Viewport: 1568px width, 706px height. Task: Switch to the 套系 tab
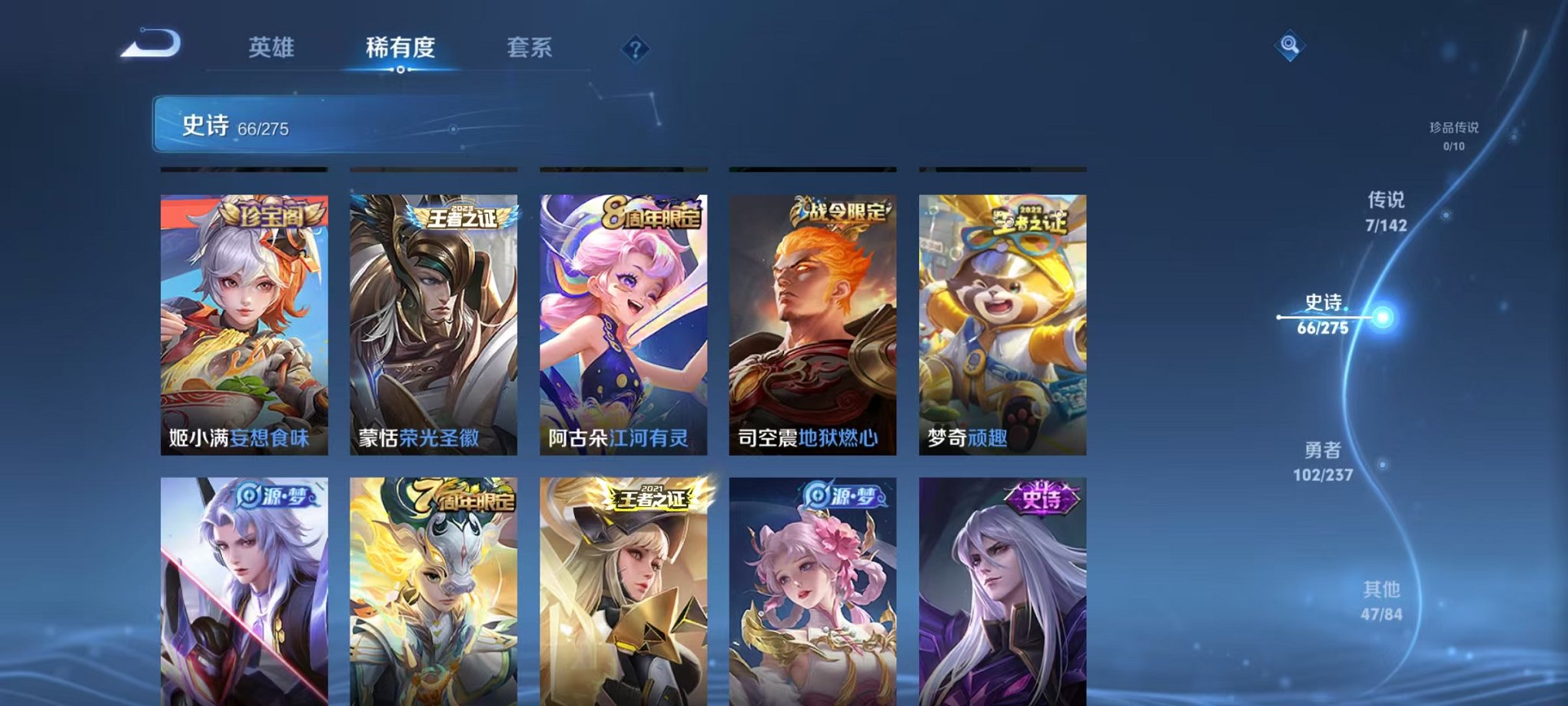click(537, 46)
